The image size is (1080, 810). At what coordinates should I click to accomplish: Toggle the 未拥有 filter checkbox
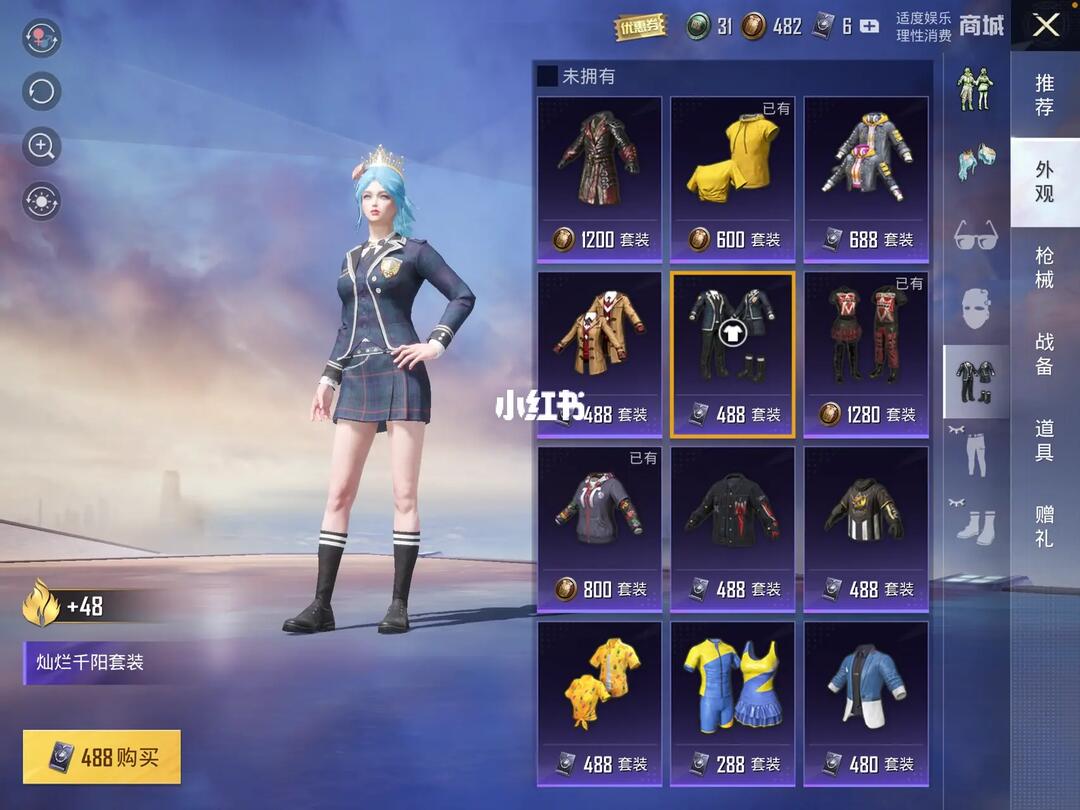coord(548,76)
